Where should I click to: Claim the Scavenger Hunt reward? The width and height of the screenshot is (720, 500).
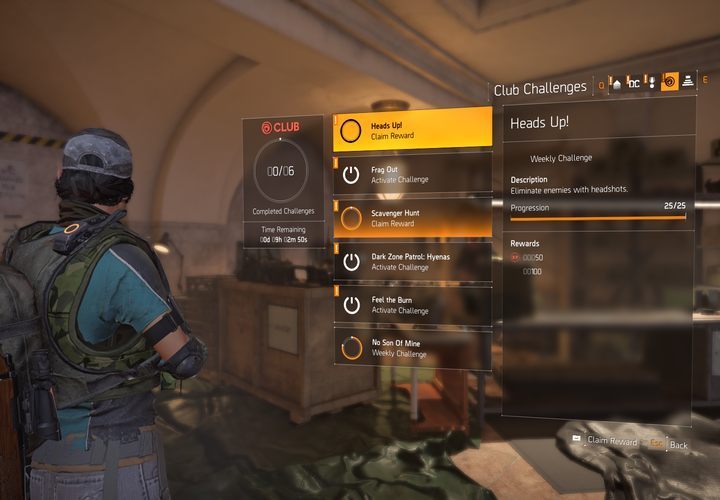[x=412, y=218]
